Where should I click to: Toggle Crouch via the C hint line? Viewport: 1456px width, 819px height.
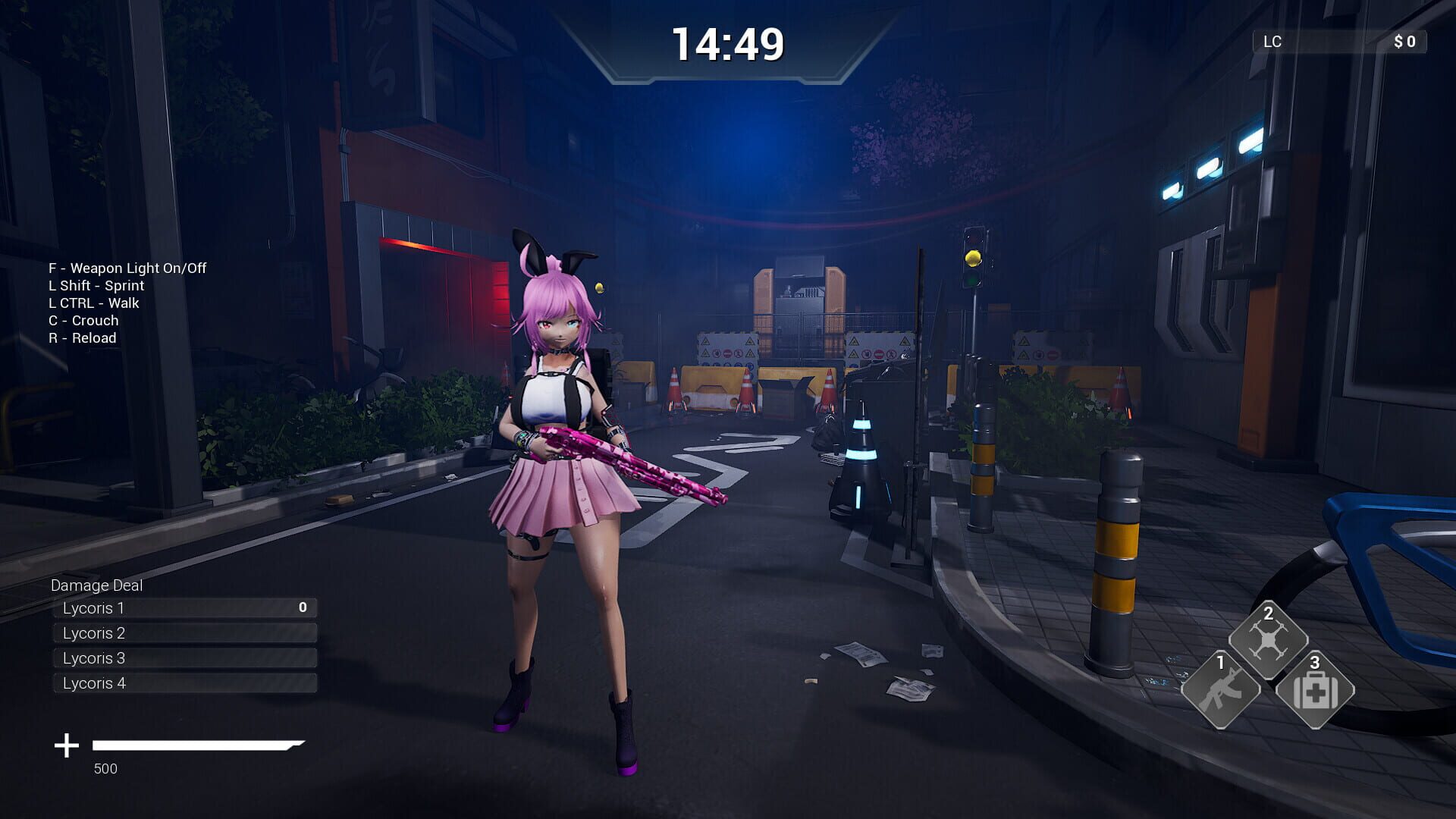(x=83, y=320)
